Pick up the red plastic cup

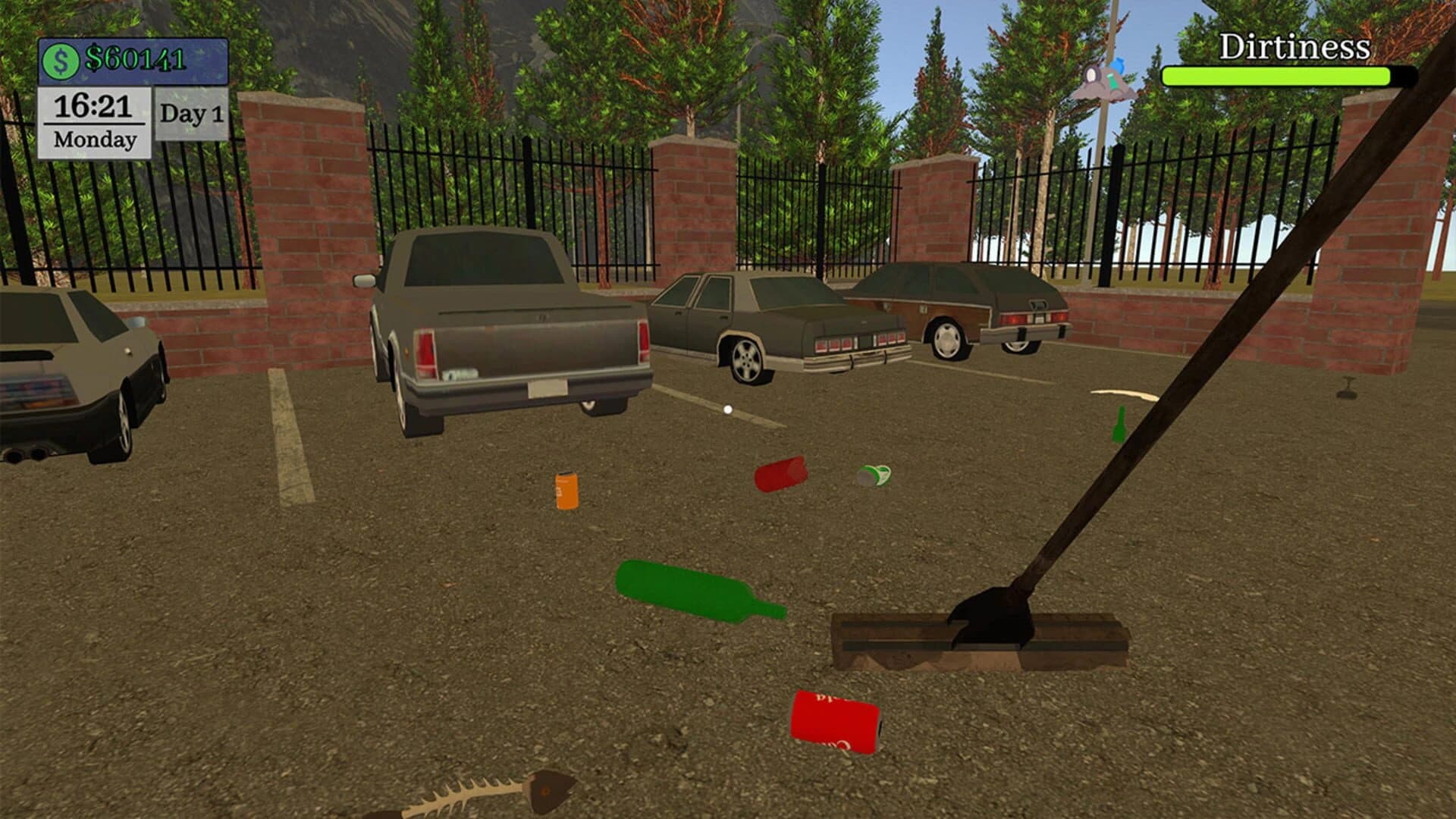[781, 474]
